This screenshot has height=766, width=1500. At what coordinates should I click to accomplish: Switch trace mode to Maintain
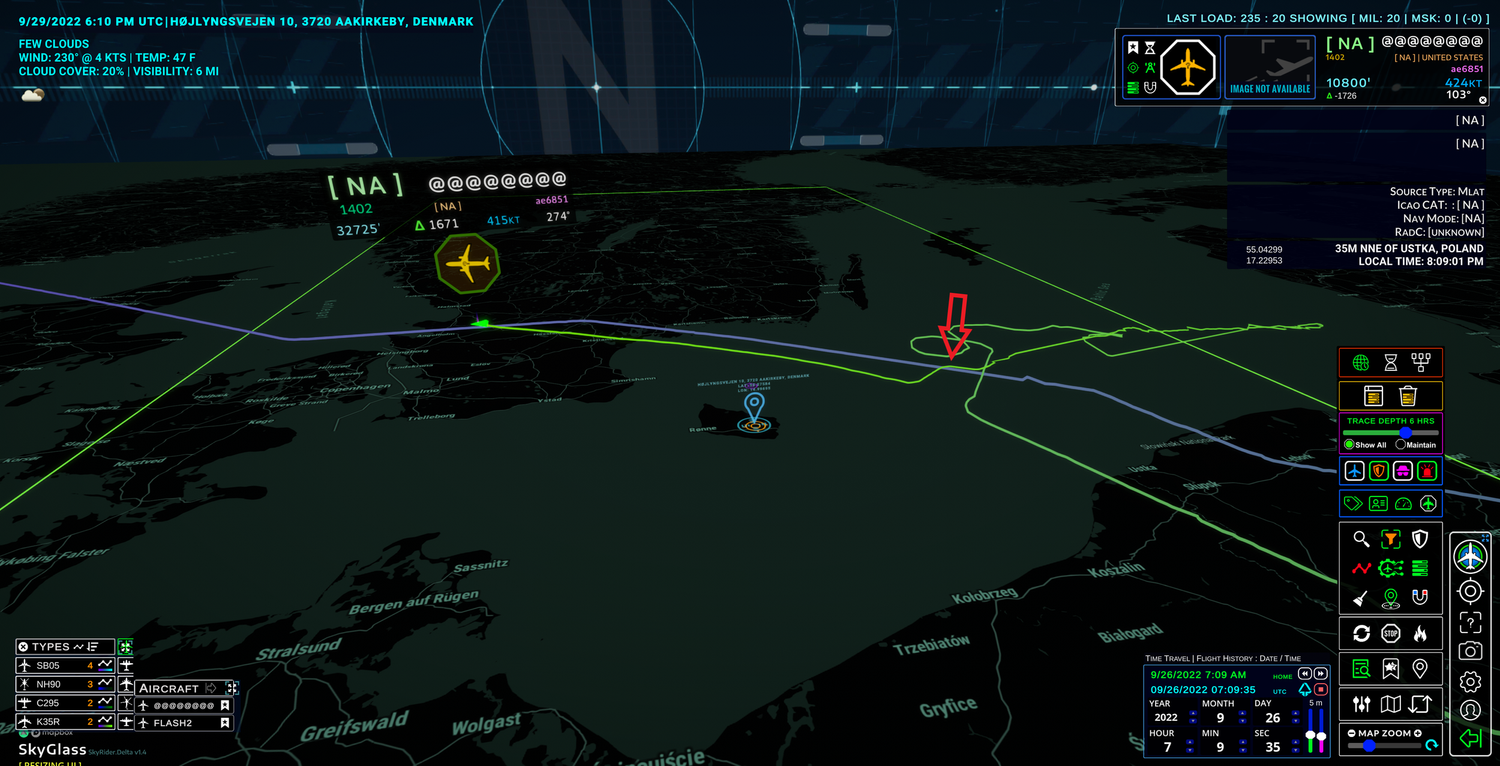pyautogui.click(x=1400, y=444)
